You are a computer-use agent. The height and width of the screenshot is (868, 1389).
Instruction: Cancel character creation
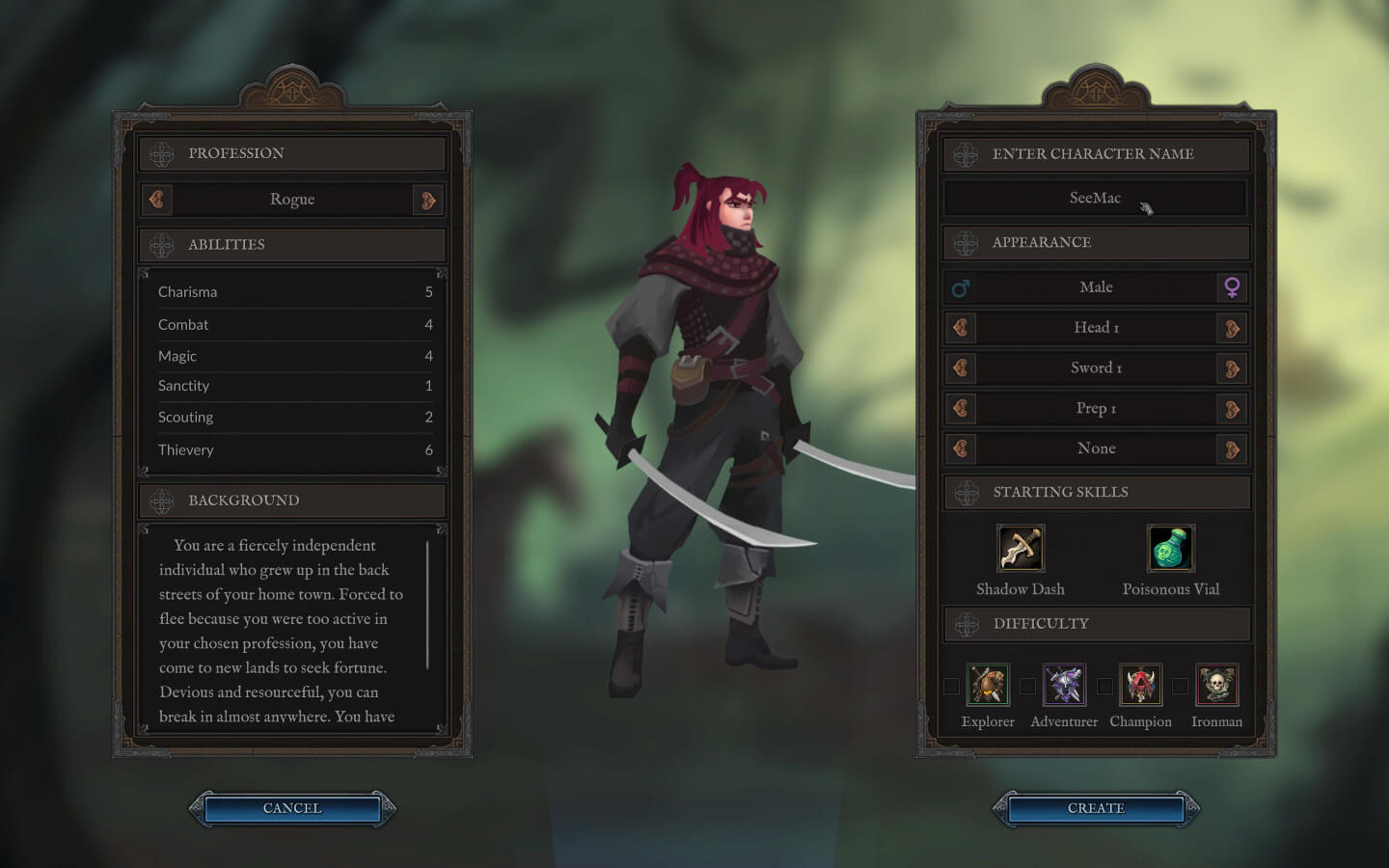coord(292,808)
